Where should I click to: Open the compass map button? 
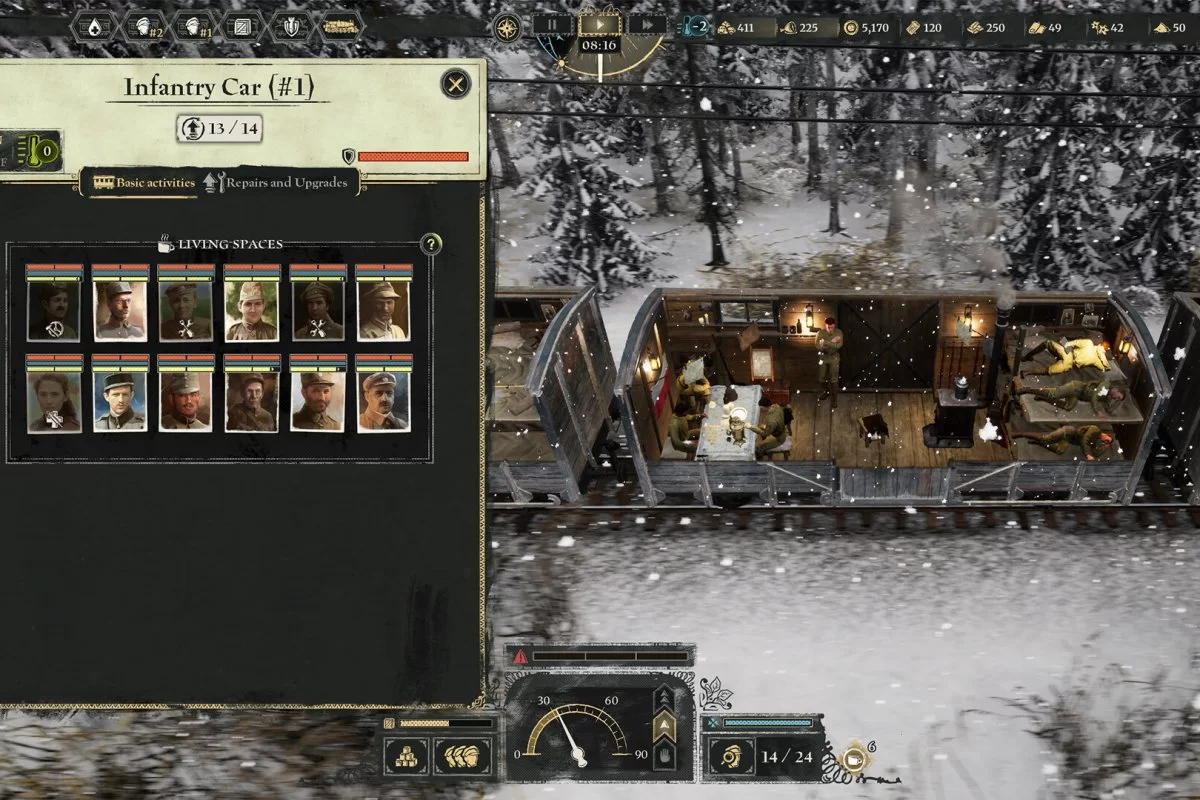coord(508,26)
